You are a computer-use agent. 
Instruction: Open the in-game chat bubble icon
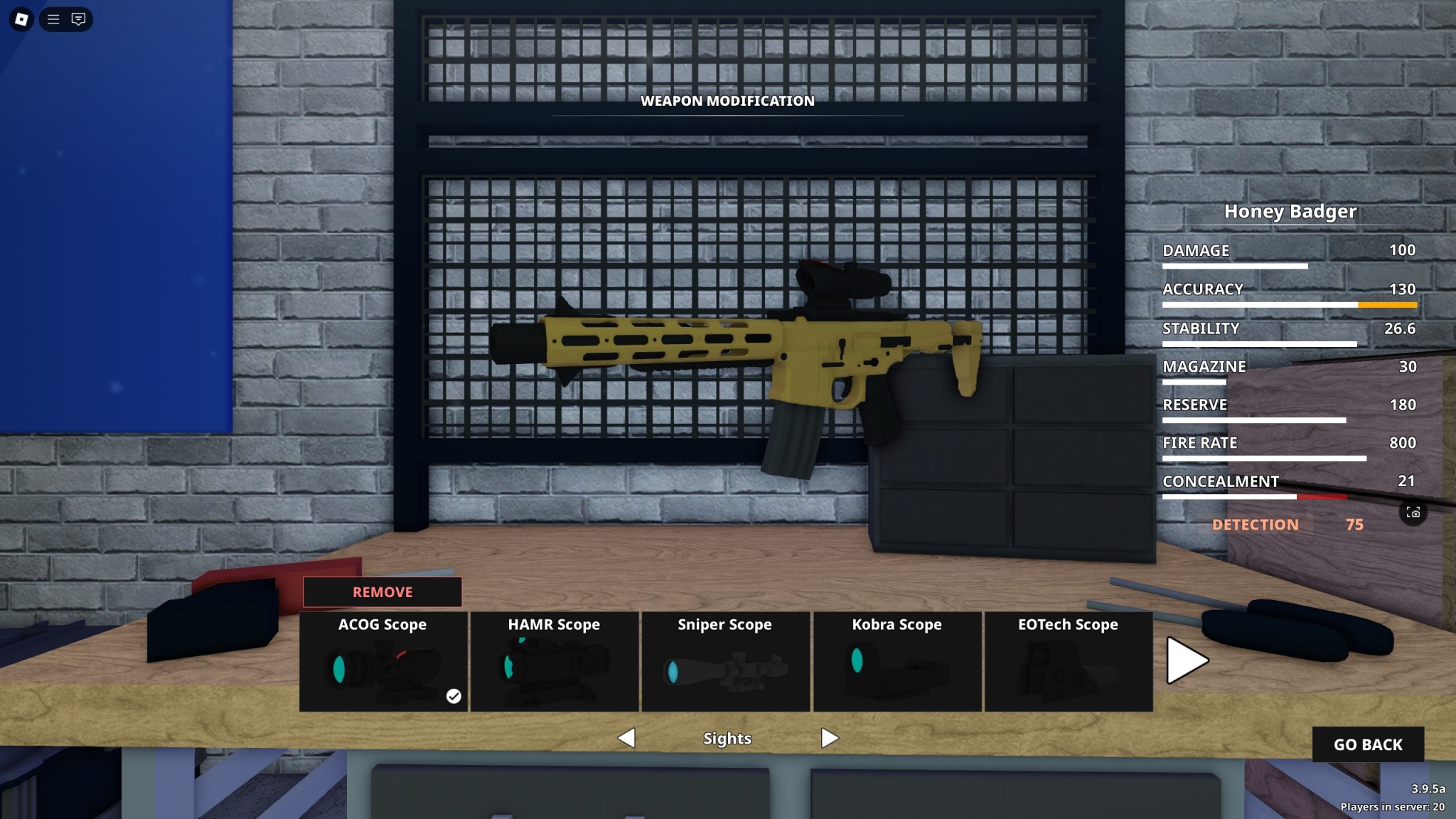pos(78,19)
